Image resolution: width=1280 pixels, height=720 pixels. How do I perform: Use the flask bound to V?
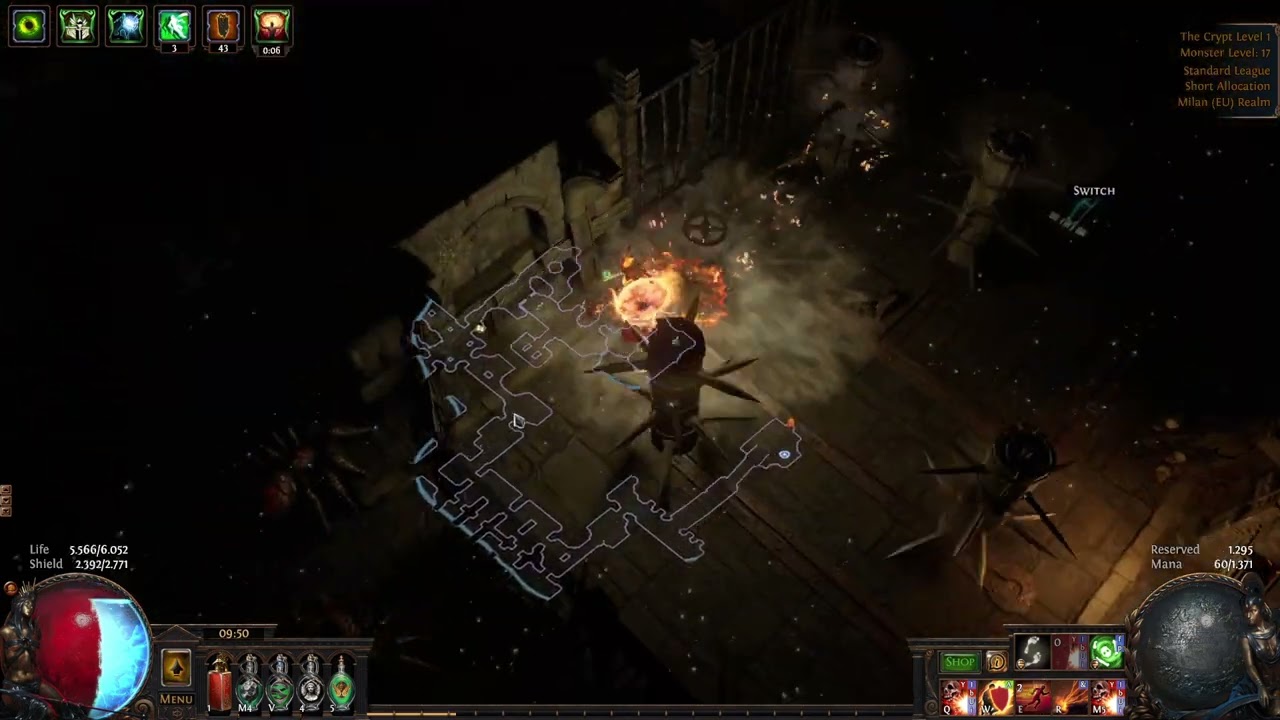(280, 685)
